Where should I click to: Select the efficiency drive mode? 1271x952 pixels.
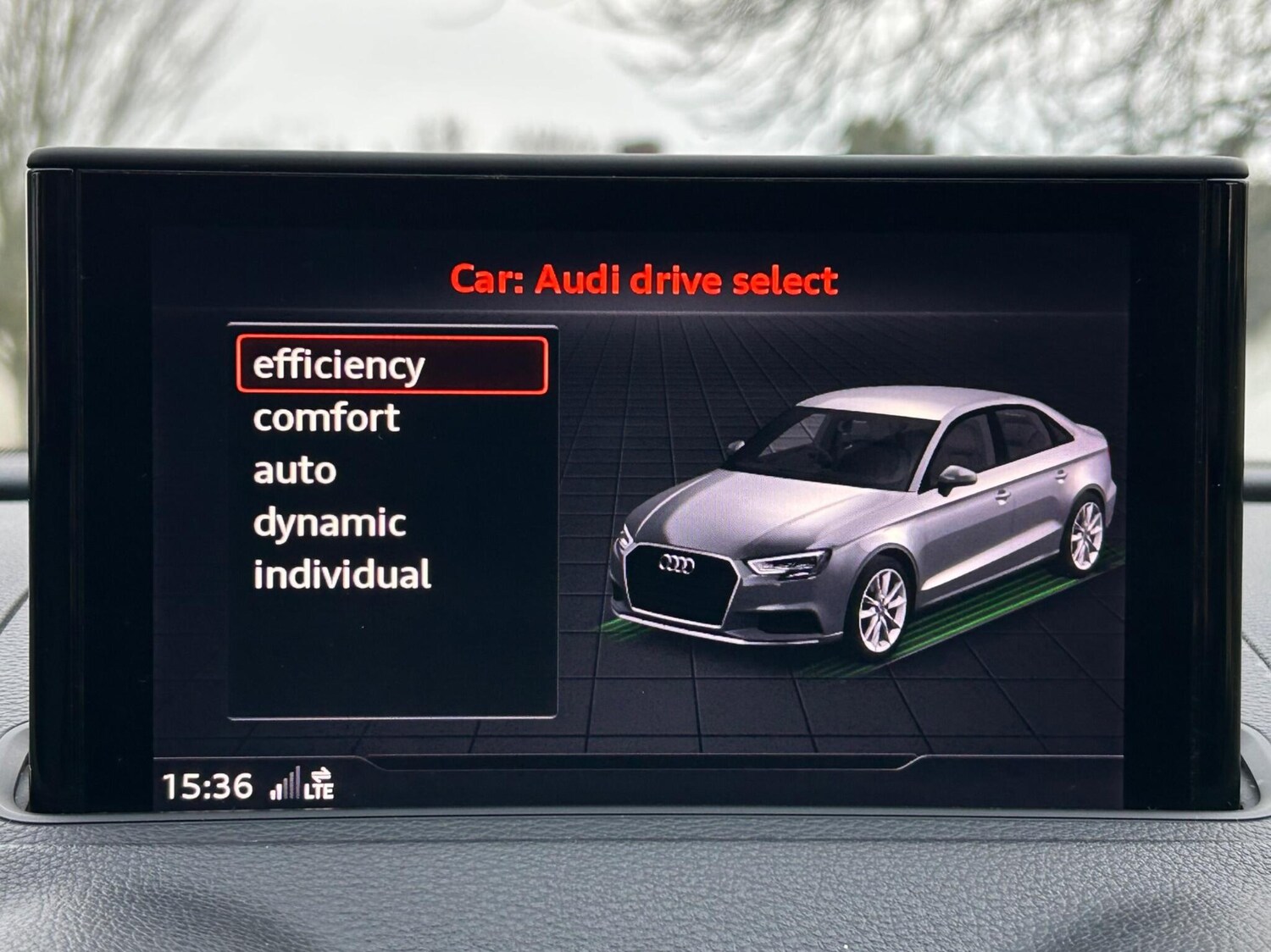337,365
